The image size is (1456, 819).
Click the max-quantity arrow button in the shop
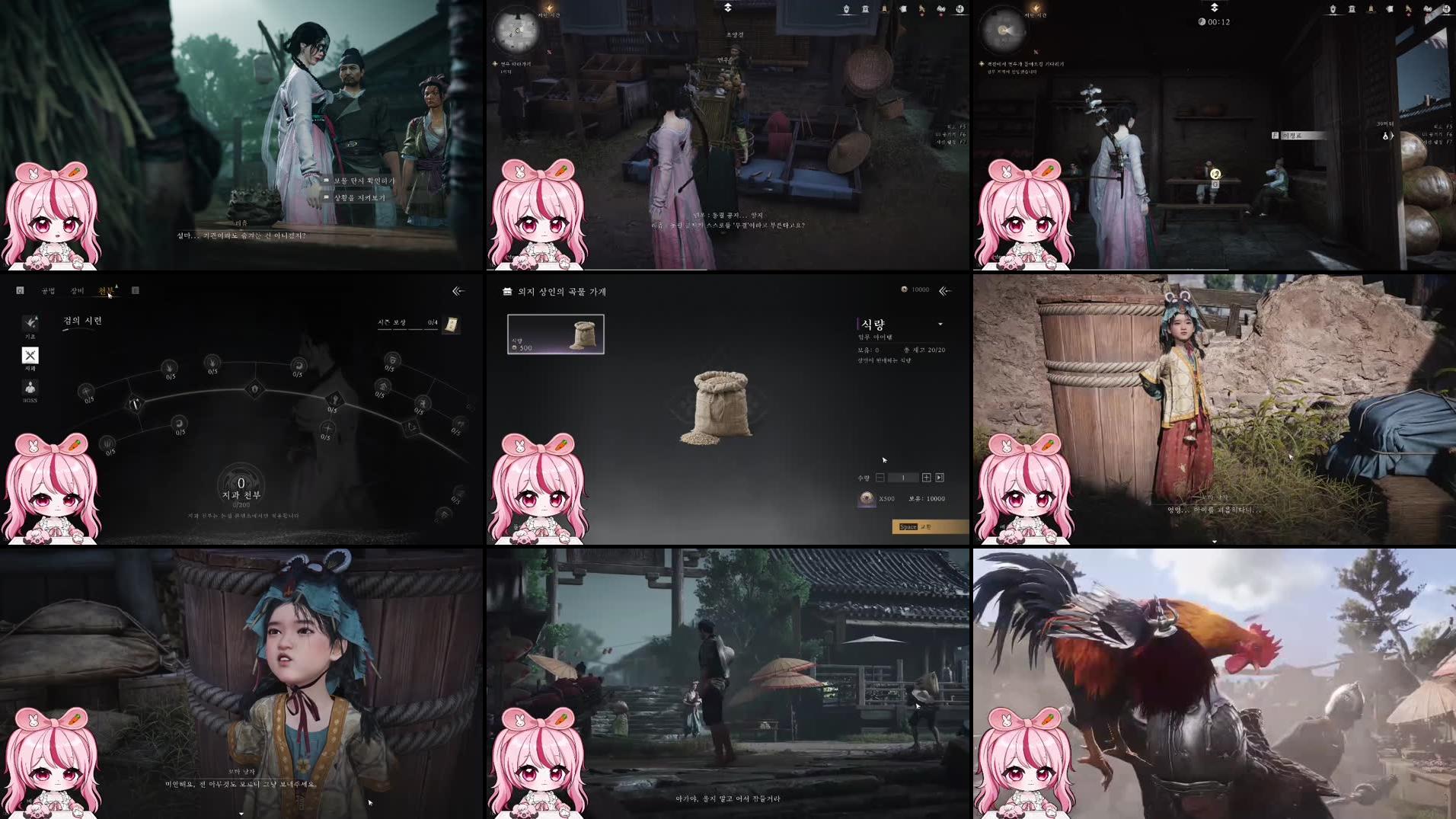click(940, 478)
